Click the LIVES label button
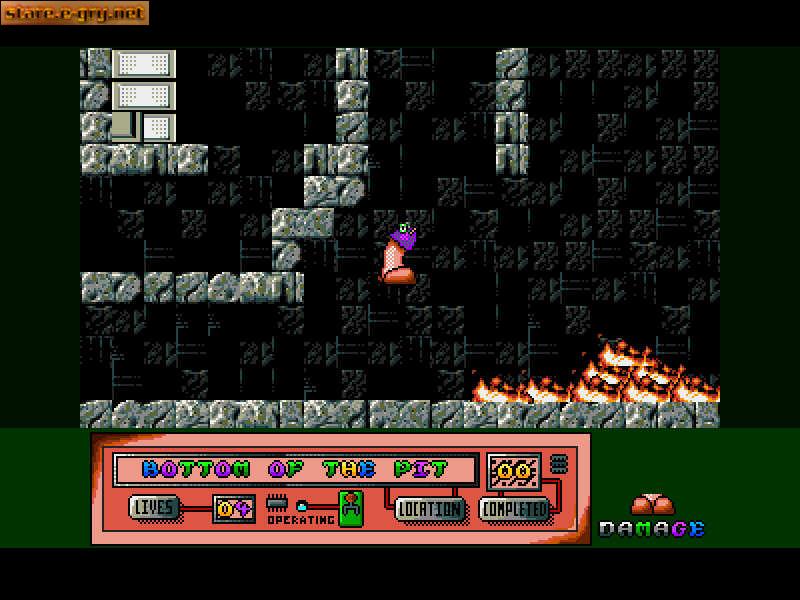Screen dimensions: 800x600 [x=154, y=507]
